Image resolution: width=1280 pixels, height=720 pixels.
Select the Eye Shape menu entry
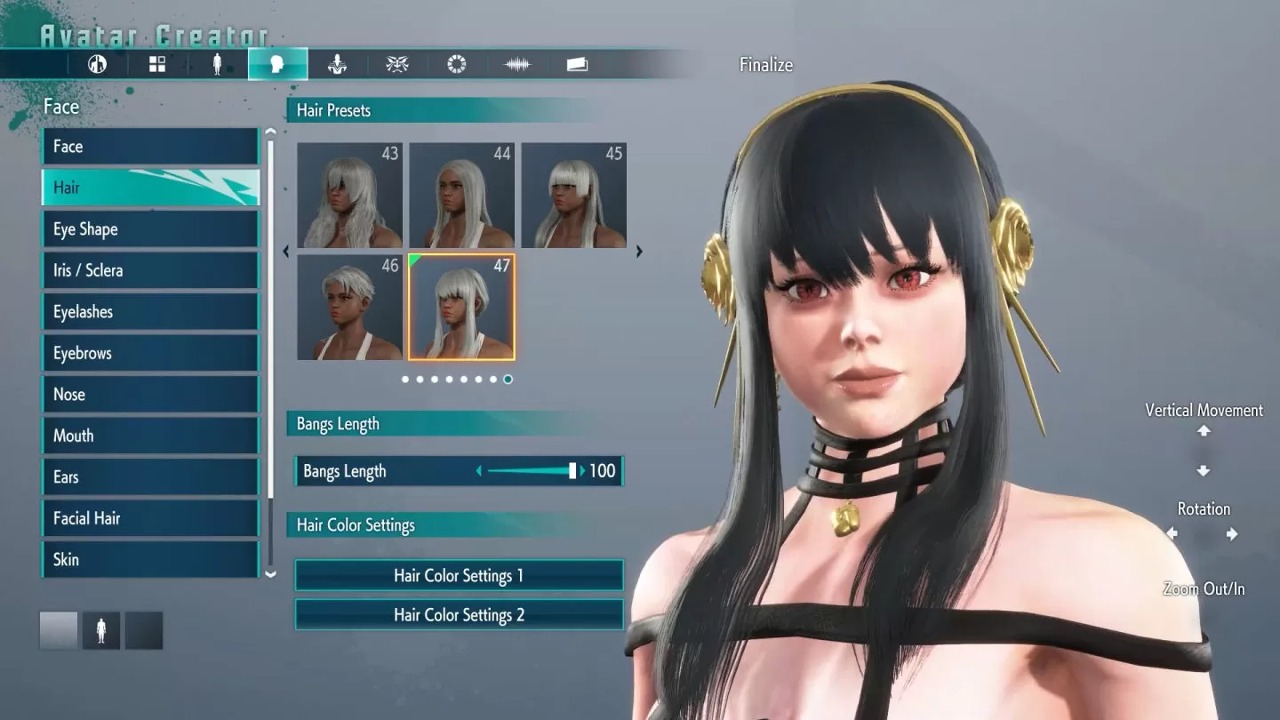point(150,229)
